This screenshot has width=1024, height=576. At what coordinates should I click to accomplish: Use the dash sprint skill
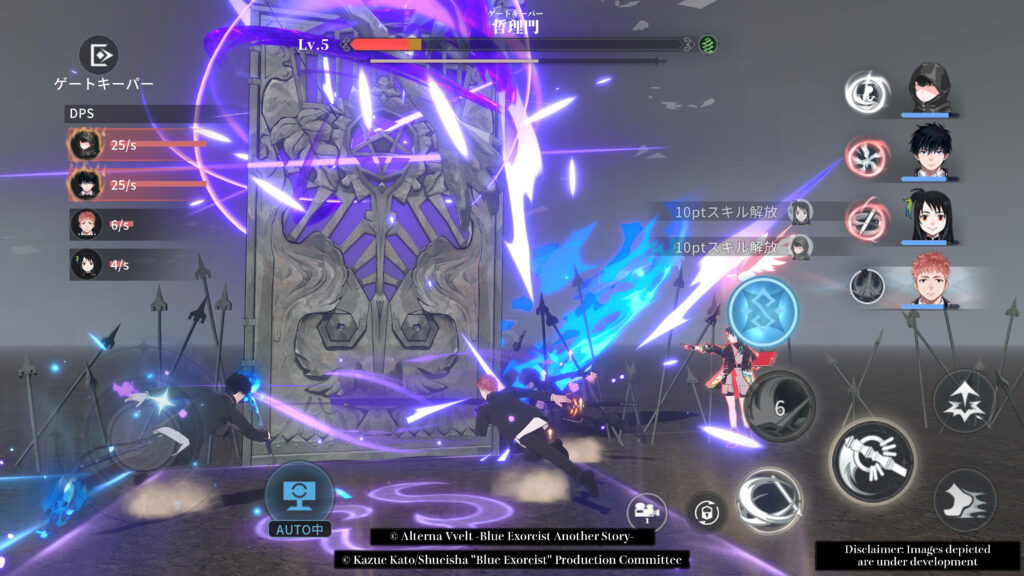[x=964, y=500]
